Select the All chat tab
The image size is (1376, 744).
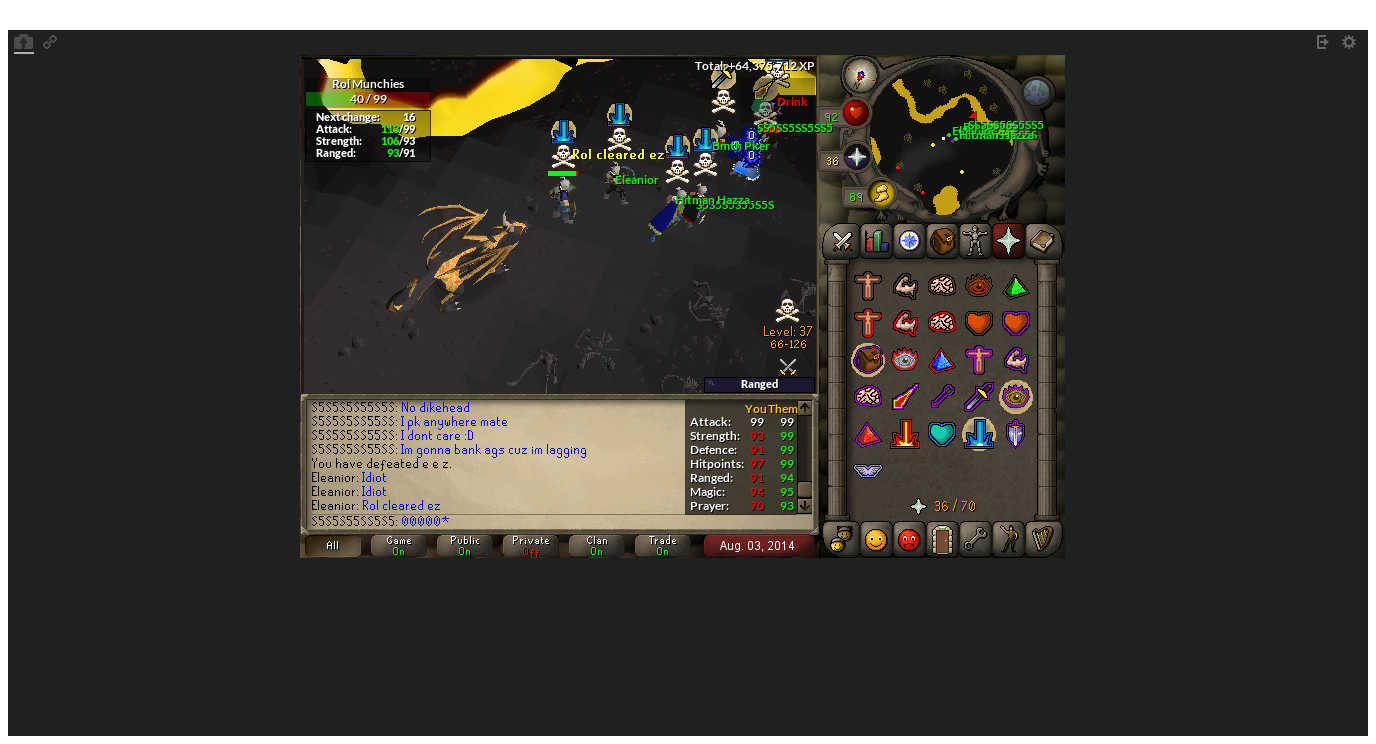click(331, 546)
